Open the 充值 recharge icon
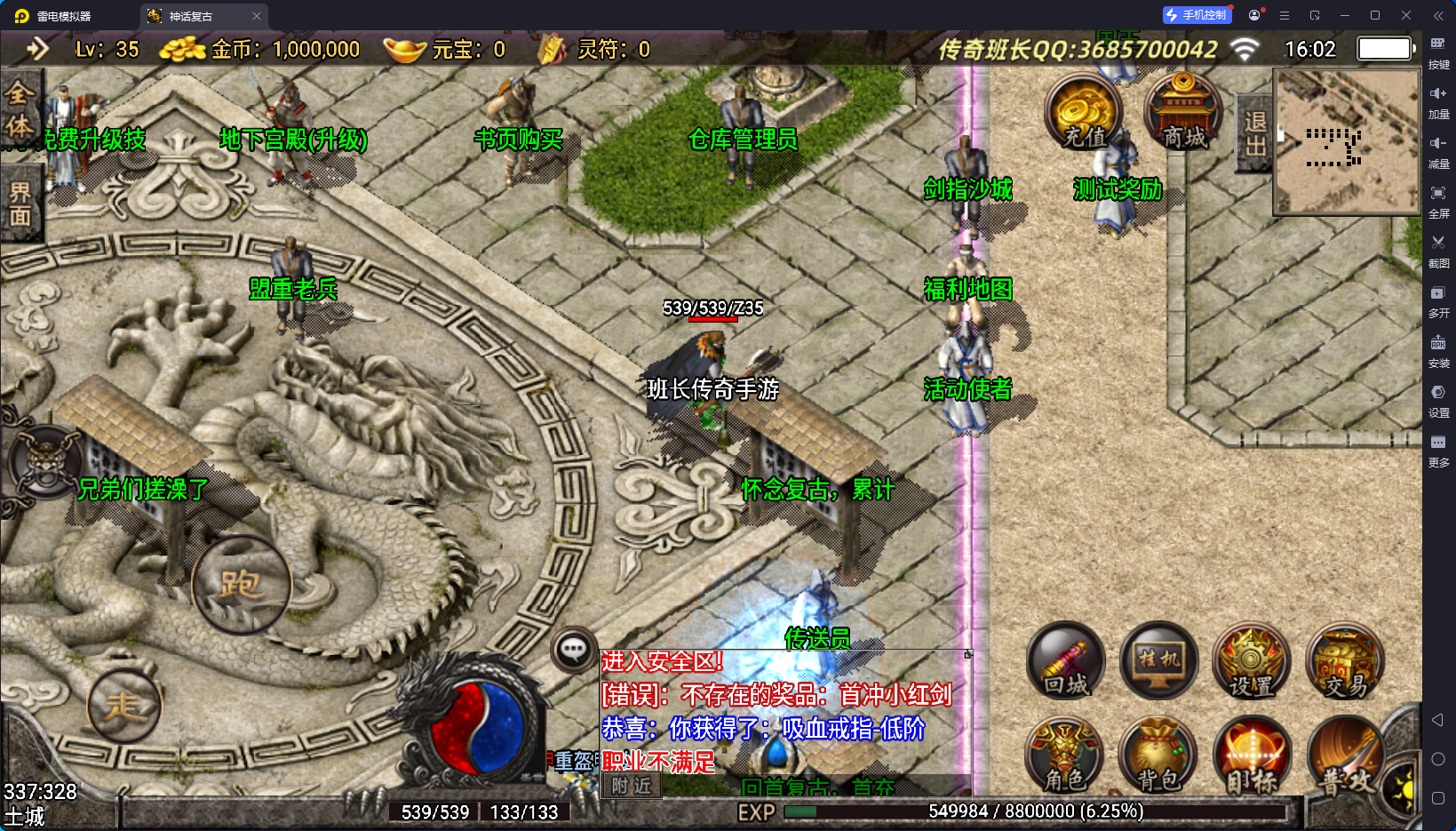The image size is (1456, 831). point(1083,113)
